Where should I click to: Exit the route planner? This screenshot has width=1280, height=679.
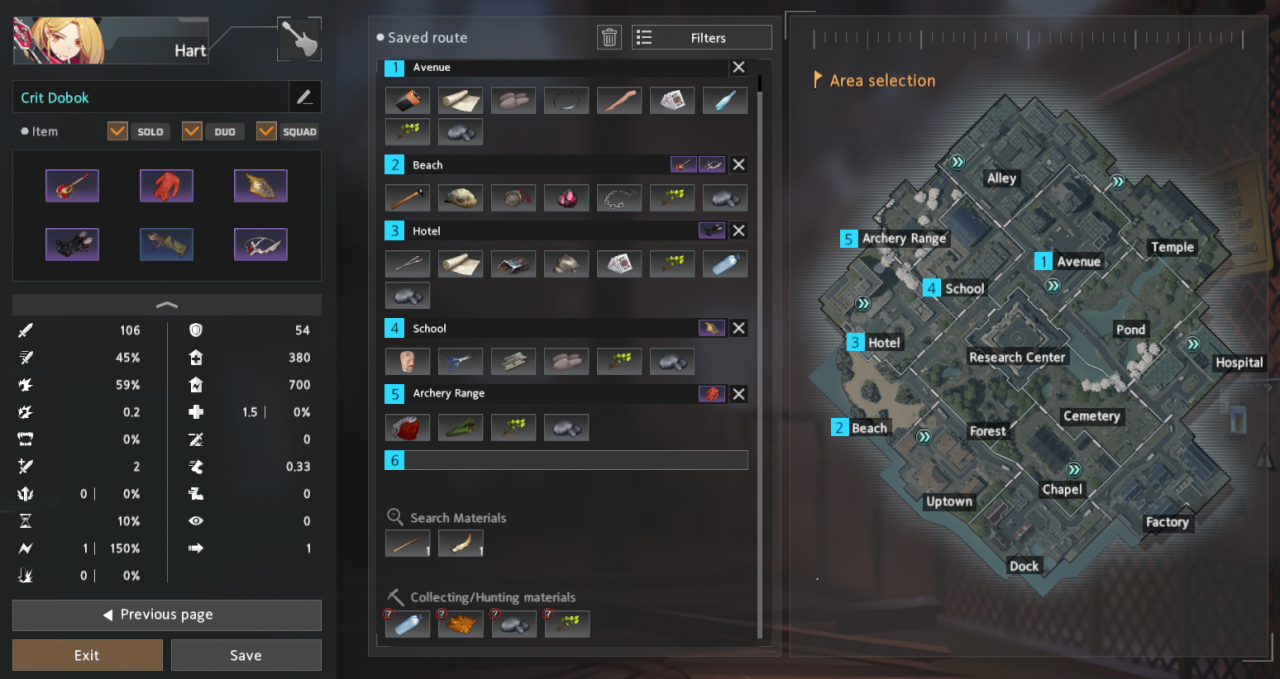point(87,655)
